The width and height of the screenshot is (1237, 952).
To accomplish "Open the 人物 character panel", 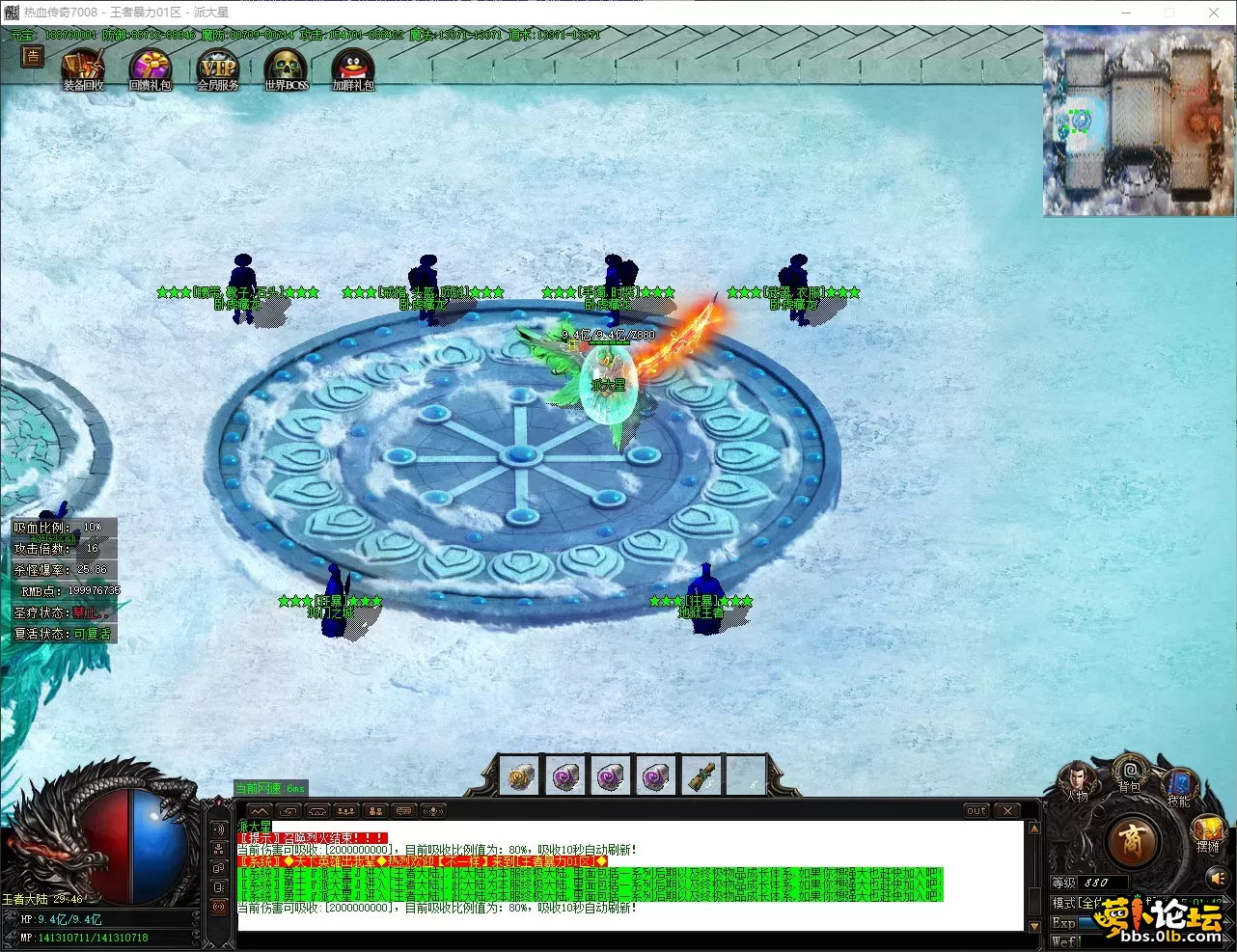I will 1076,778.
